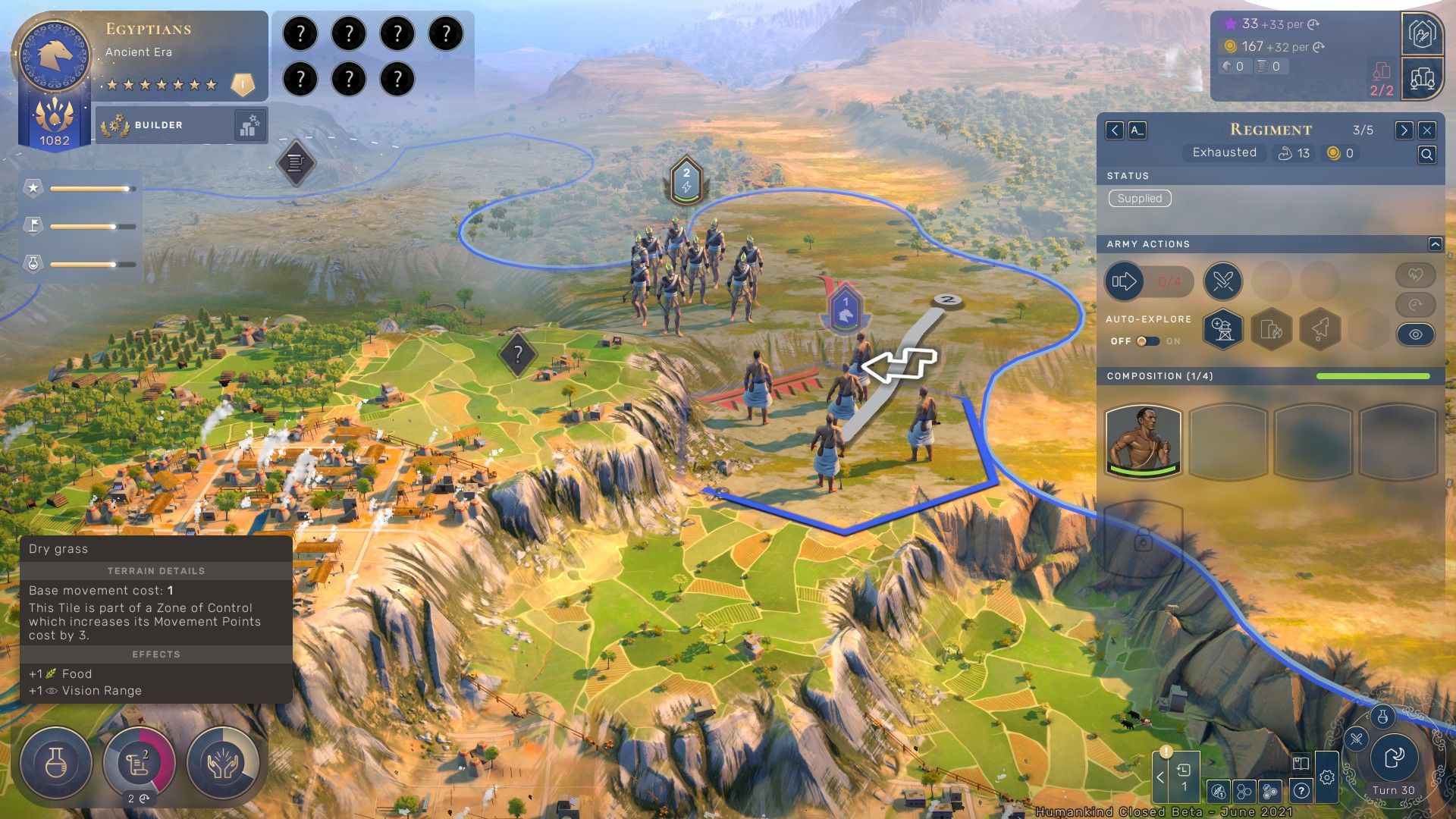Open the research flask button bottom-left

point(56,763)
